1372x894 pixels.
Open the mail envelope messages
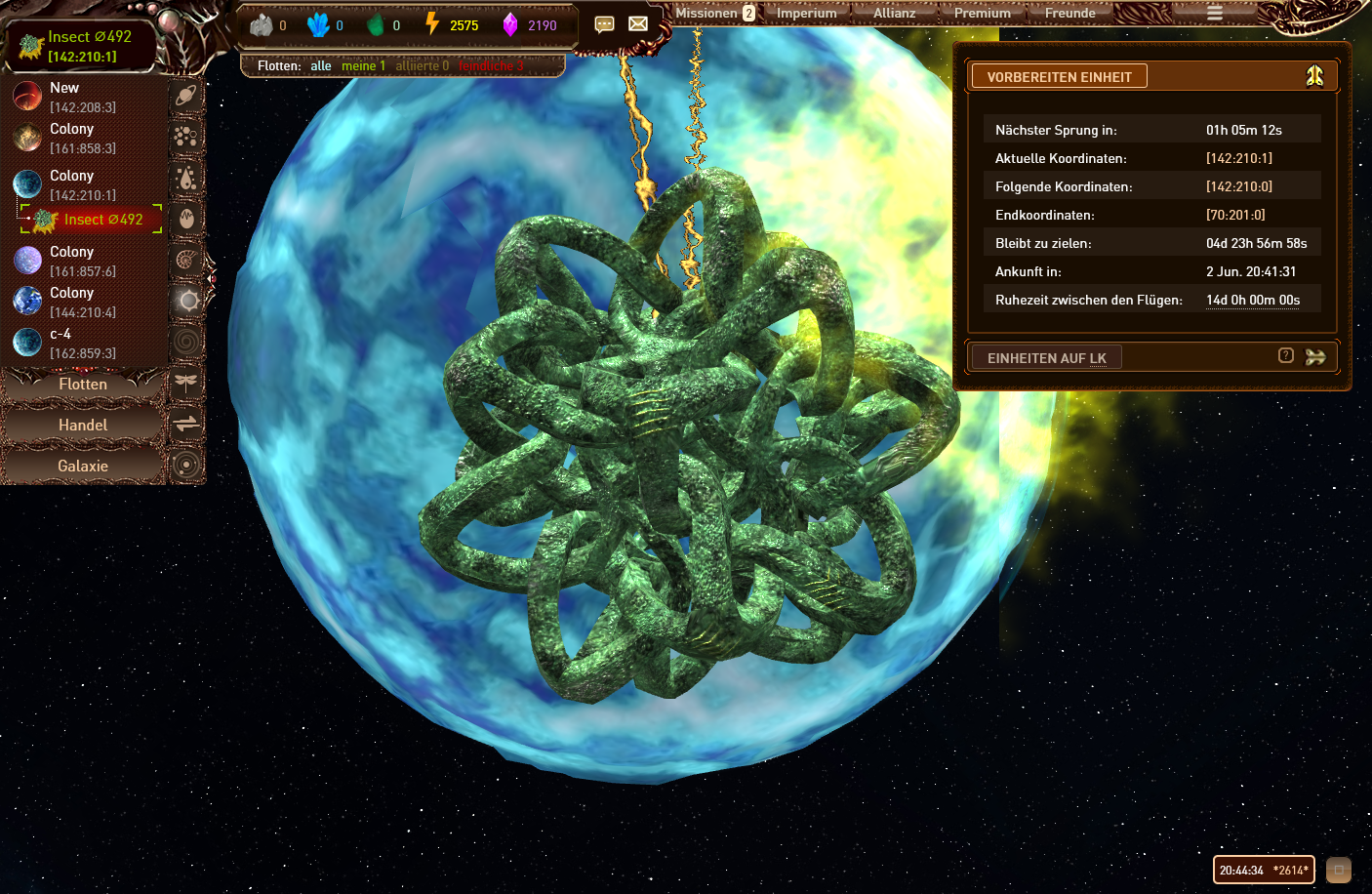[x=638, y=24]
